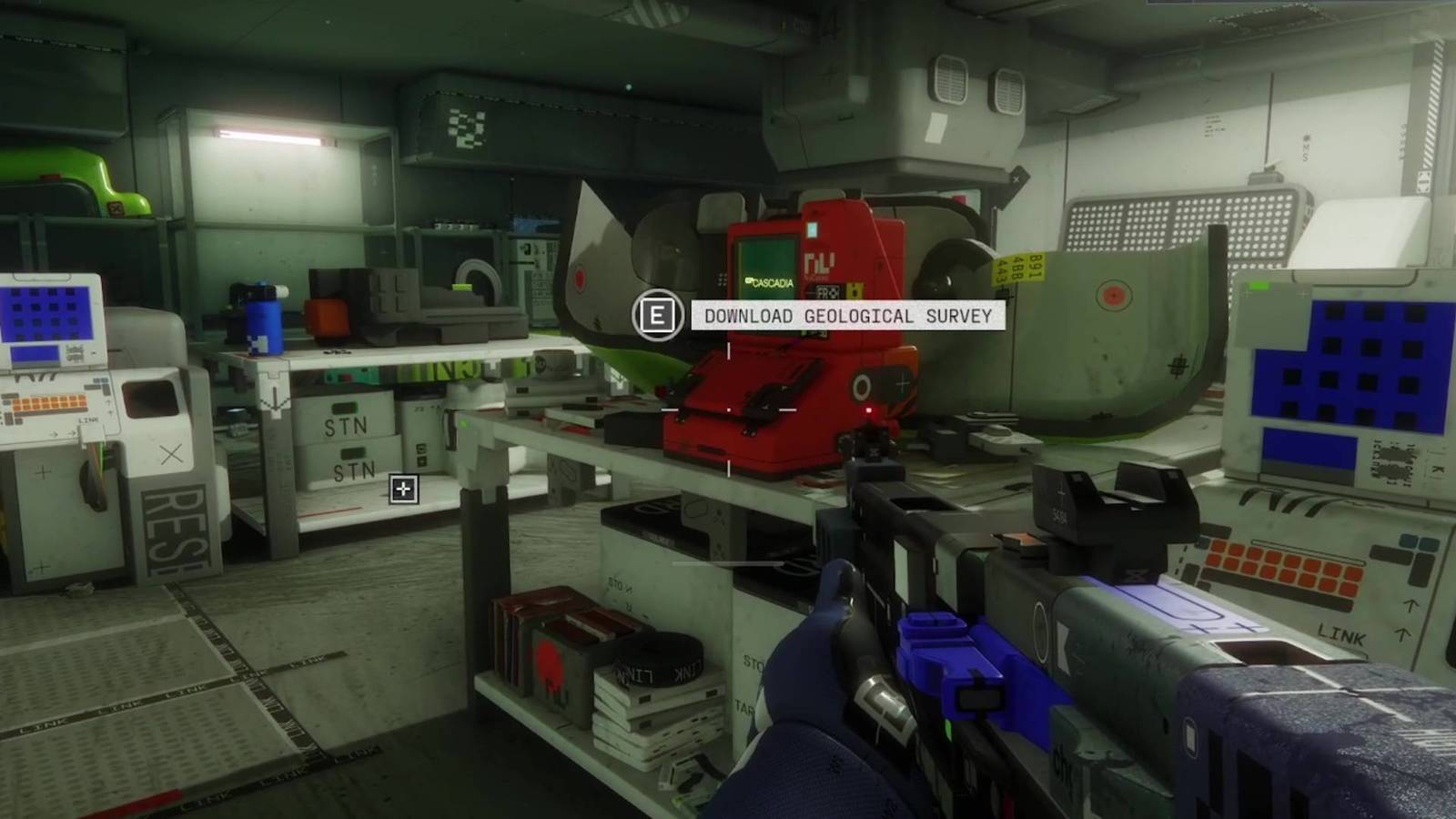The height and width of the screenshot is (819, 1456).
Task: Click the LINK label on the right console
Action: (x=1340, y=632)
